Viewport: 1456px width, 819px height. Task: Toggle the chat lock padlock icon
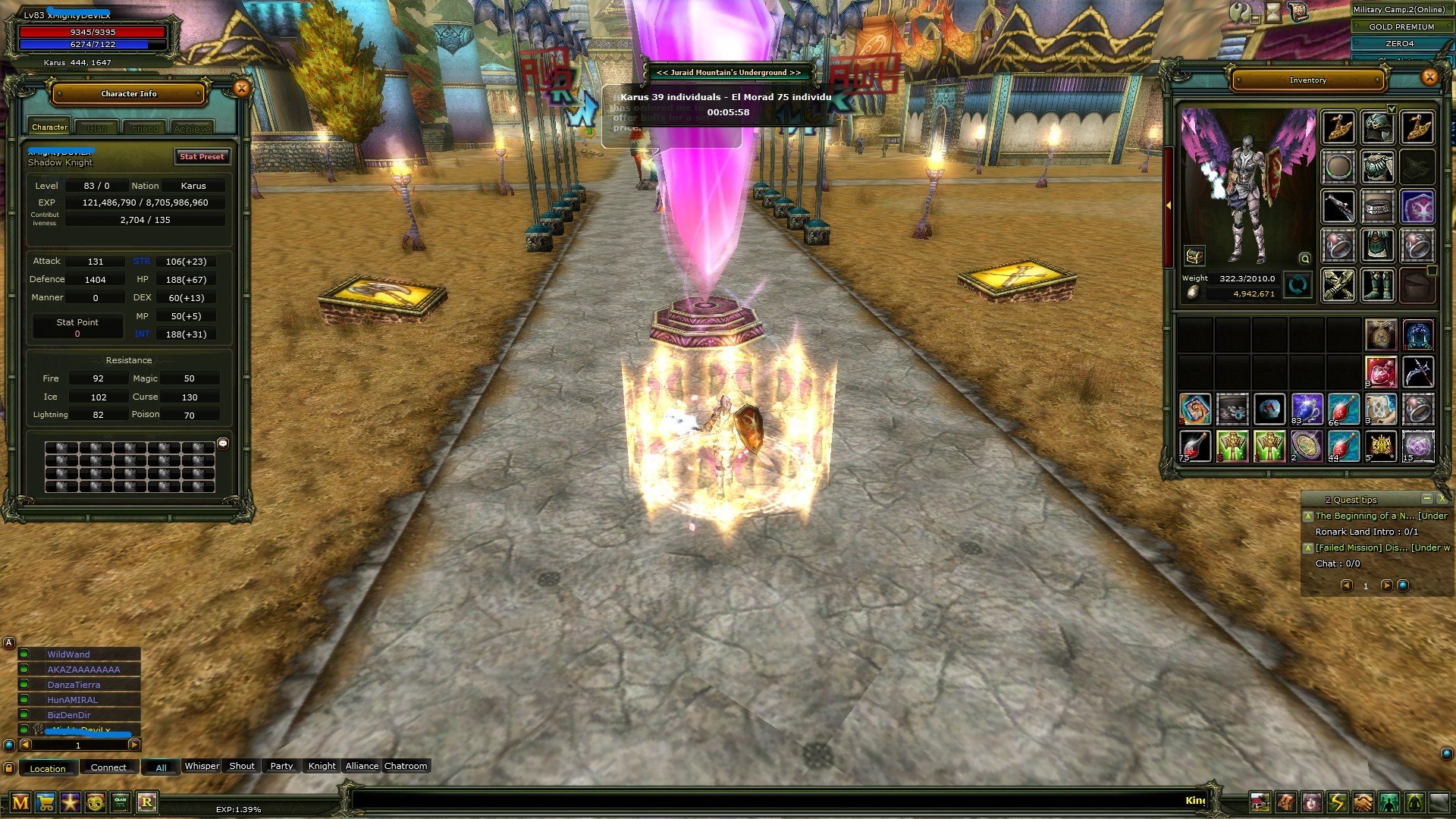click(9, 767)
